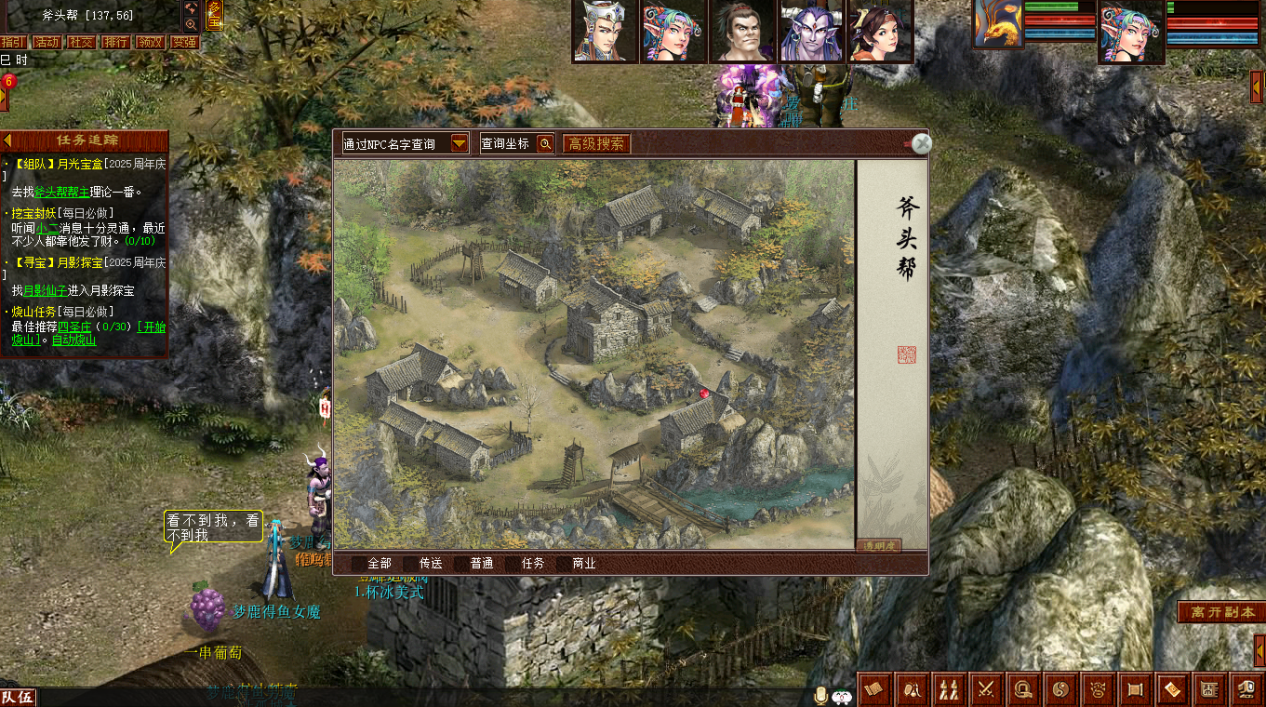Open the crossed swords toolbar icon
This screenshot has width=1266, height=707.
coord(986,689)
